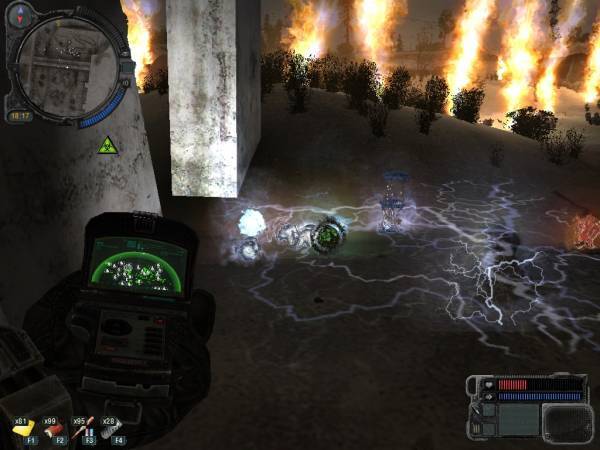Use the yellow item in slot F1
Screen dimensions: 600x450
pos(24,429)
